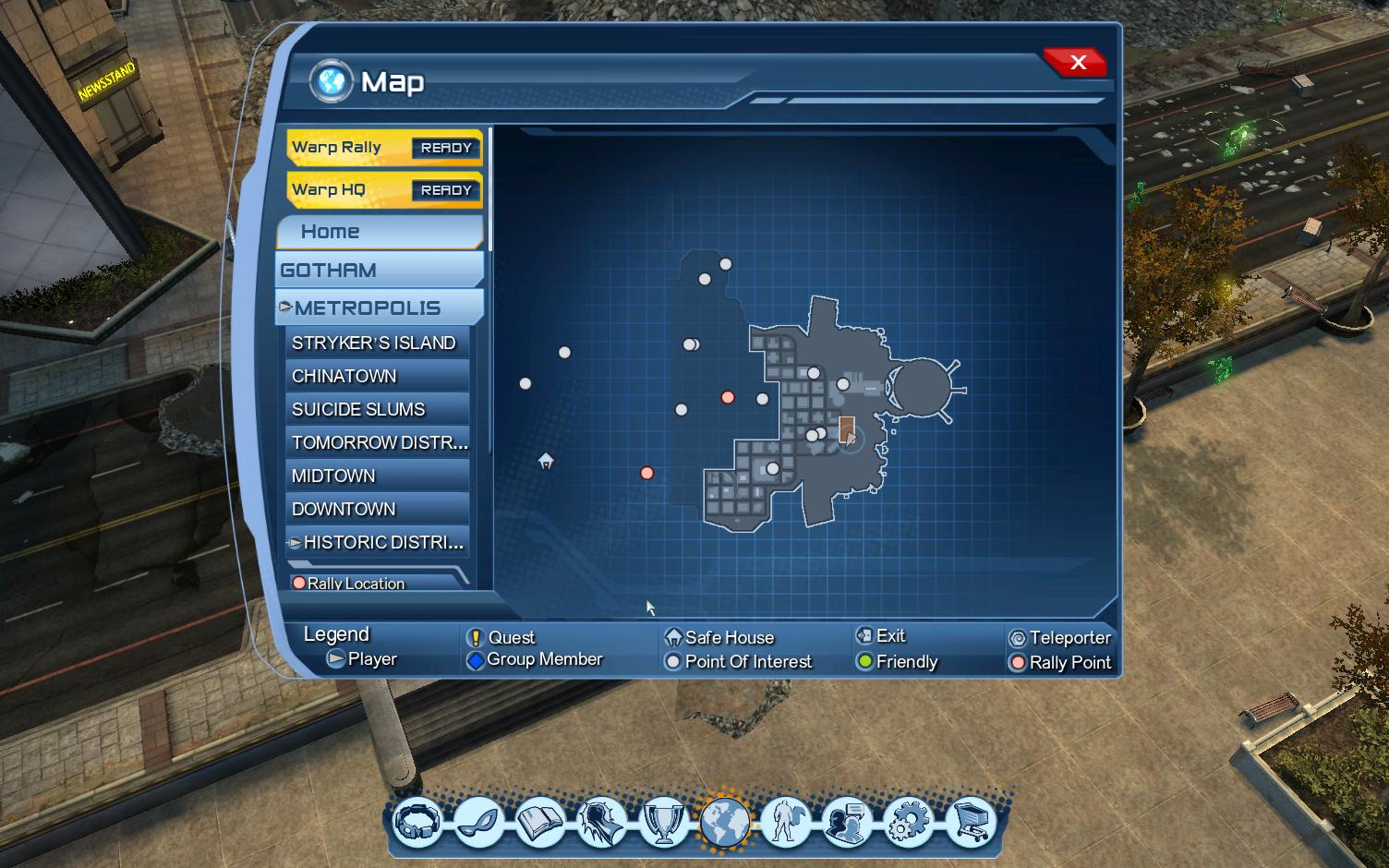The height and width of the screenshot is (868, 1389).
Task: Open the Journal missions book icon
Action: tap(541, 825)
